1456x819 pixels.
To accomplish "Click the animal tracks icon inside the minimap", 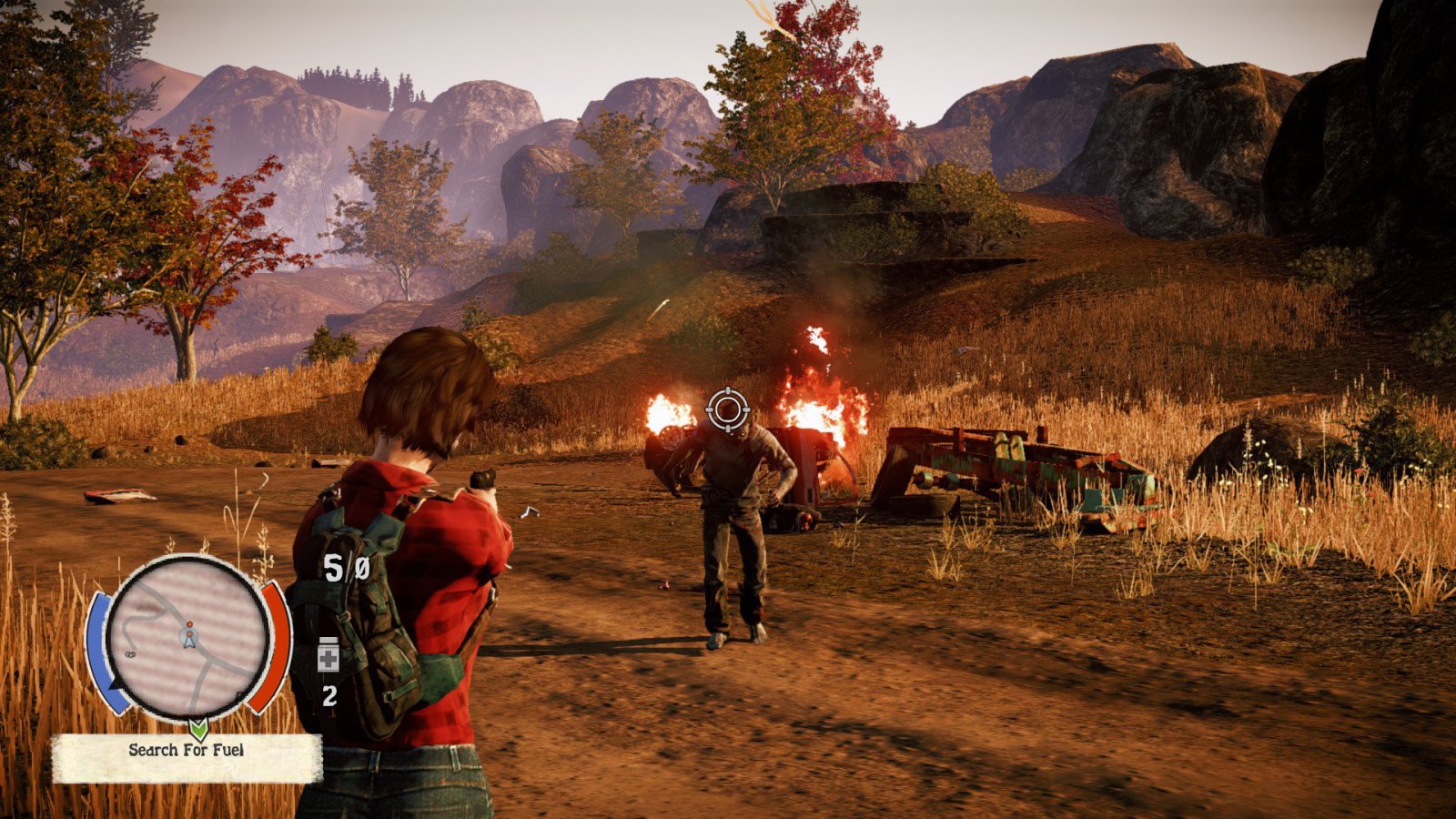I will pos(130,654).
